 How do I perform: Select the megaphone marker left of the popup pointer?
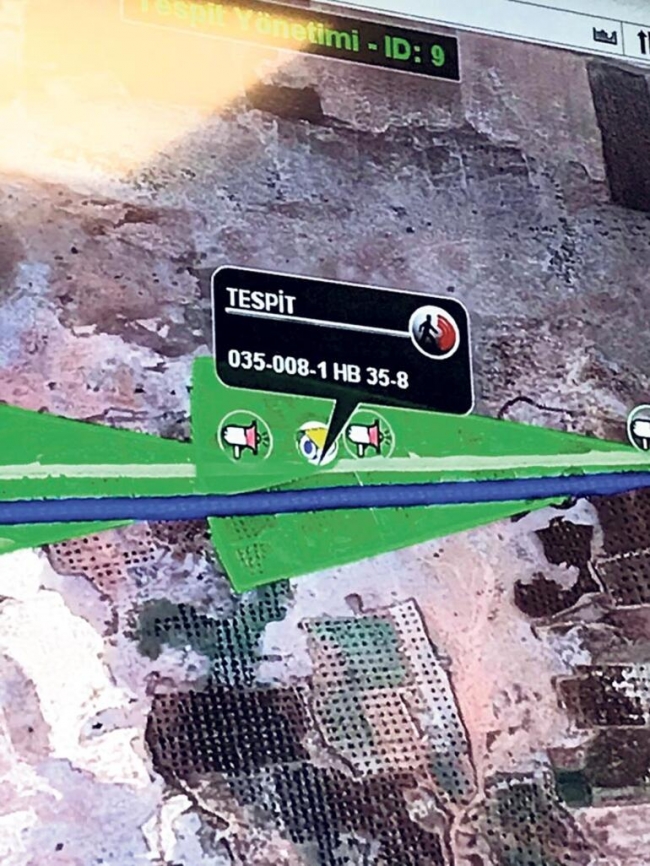tap(244, 437)
